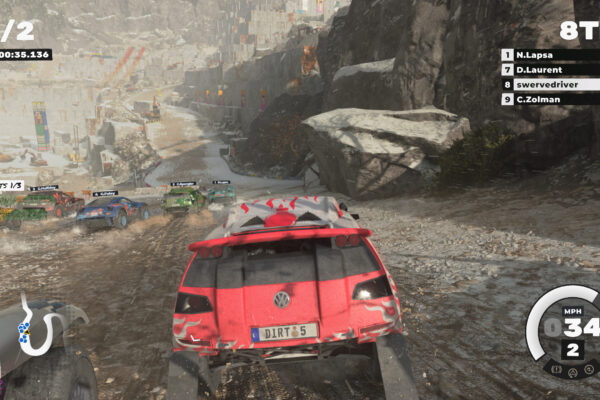Image resolution: width=600 pixels, height=400 pixels.
Task: Select N.Lapsa in the standings list
Action: 549,55
